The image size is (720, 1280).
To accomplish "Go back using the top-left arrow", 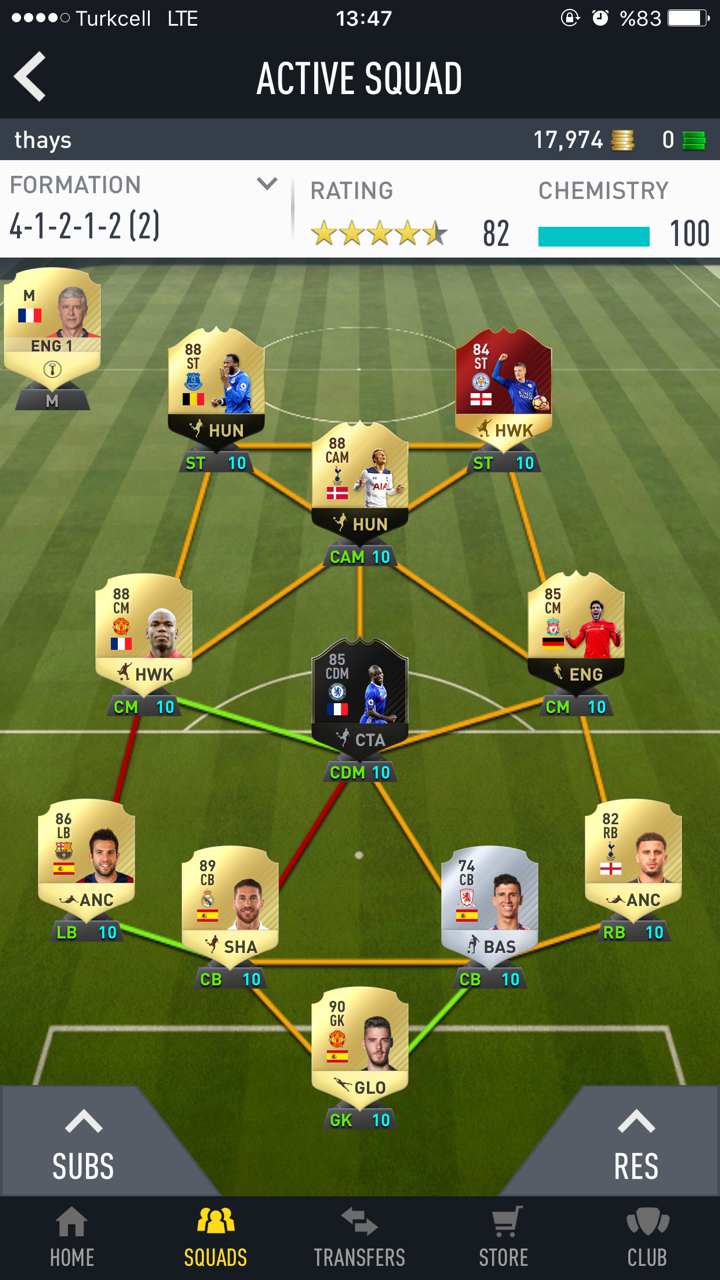I will (31, 77).
